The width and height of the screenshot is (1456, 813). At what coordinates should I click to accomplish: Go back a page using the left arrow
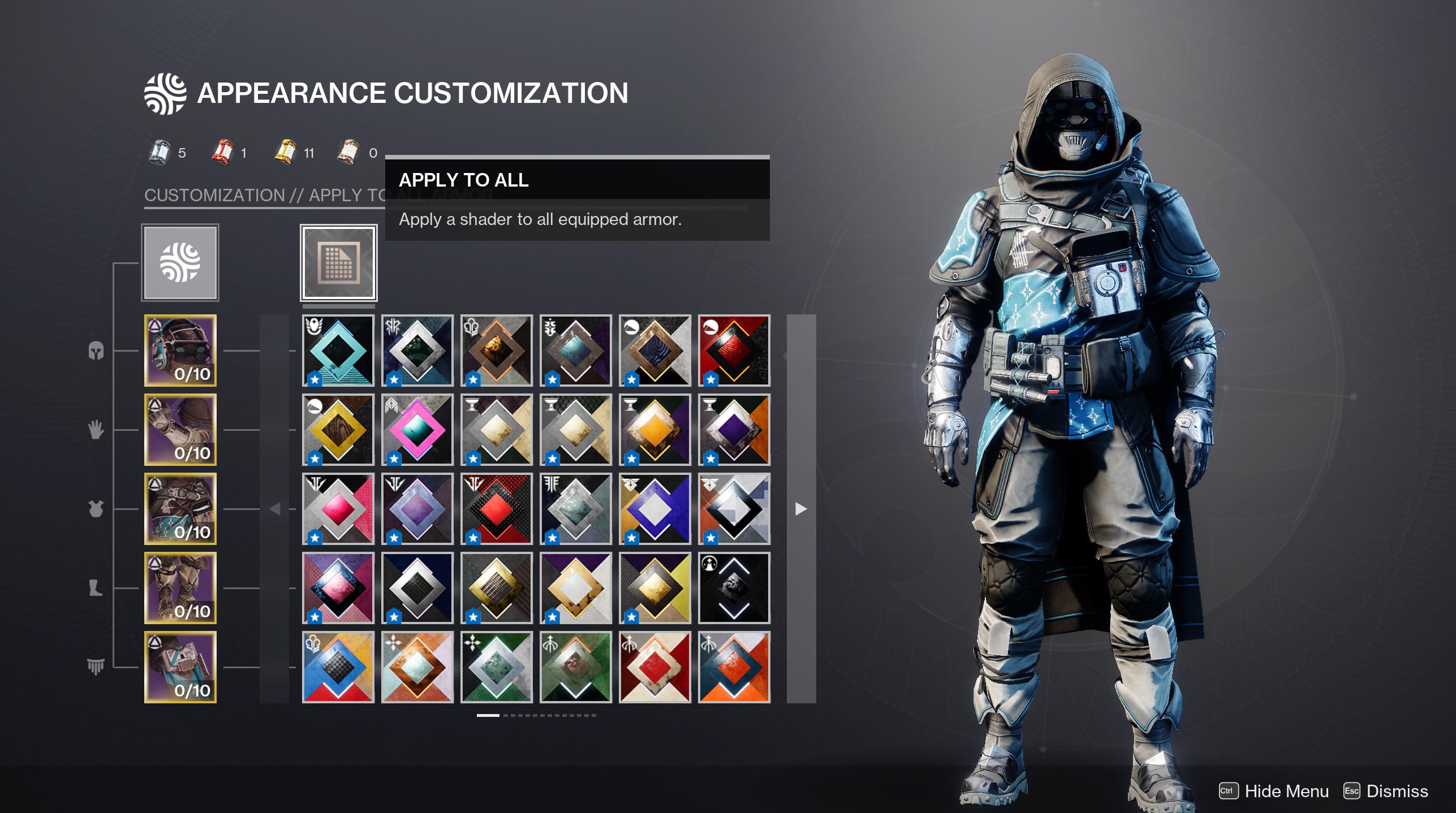(275, 509)
